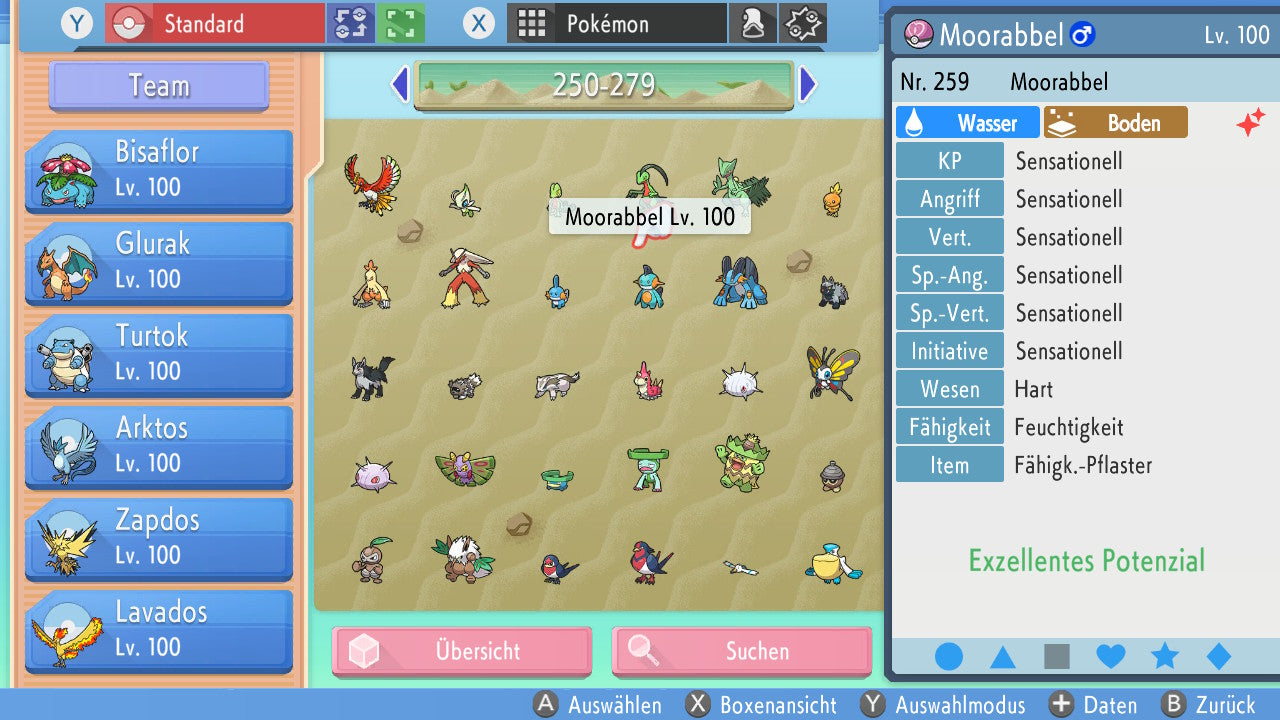The height and width of the screenshot is (720, 1280).
Task: Open the Übersicht box overview
Action: click(462, 651)
